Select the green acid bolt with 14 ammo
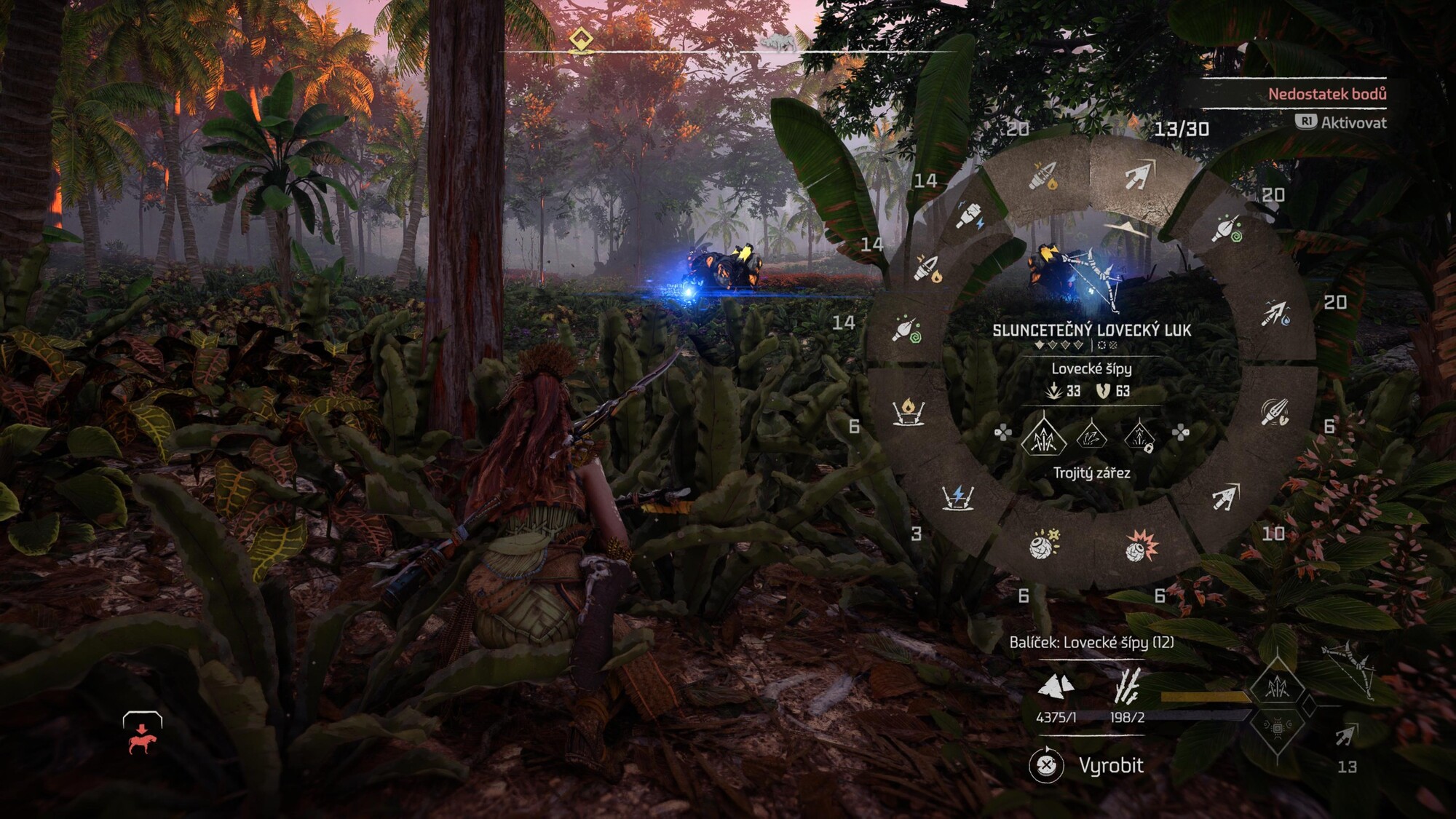The image size is (1456, 819). coord(907,331)
